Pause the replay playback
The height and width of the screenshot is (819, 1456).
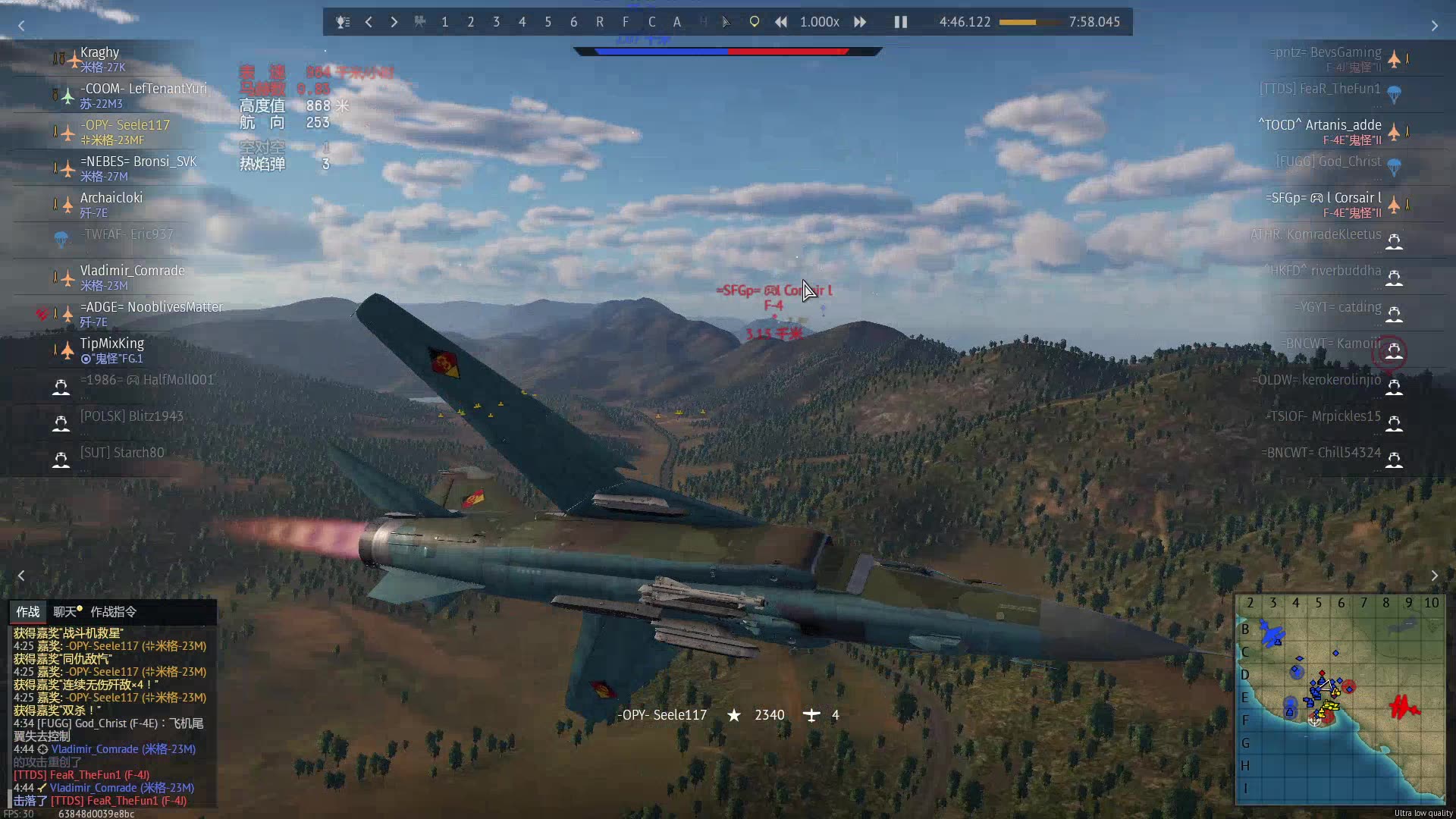pyautogui.click(x=900, y=22)
